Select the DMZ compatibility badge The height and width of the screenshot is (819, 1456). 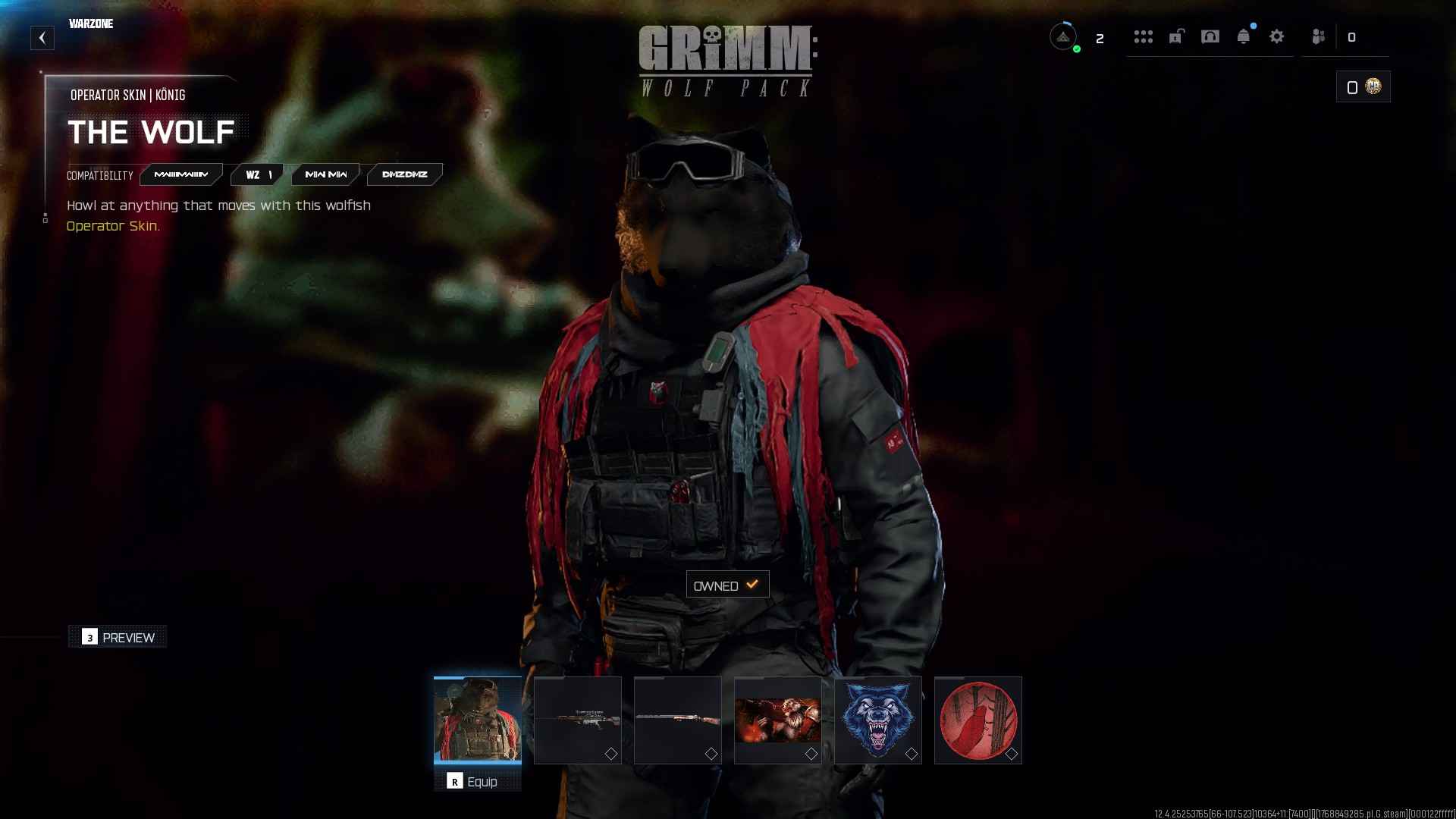404,174
